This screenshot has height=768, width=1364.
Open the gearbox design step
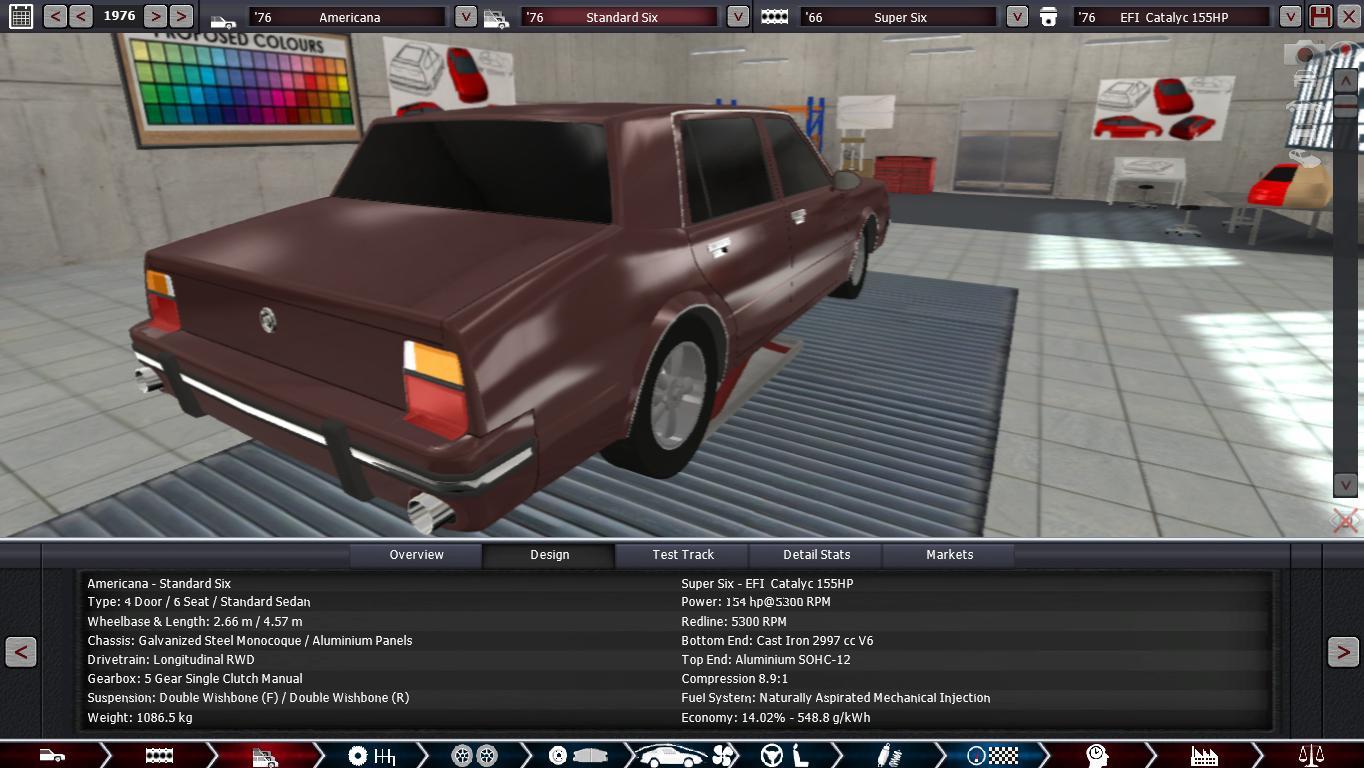(371, 756)
